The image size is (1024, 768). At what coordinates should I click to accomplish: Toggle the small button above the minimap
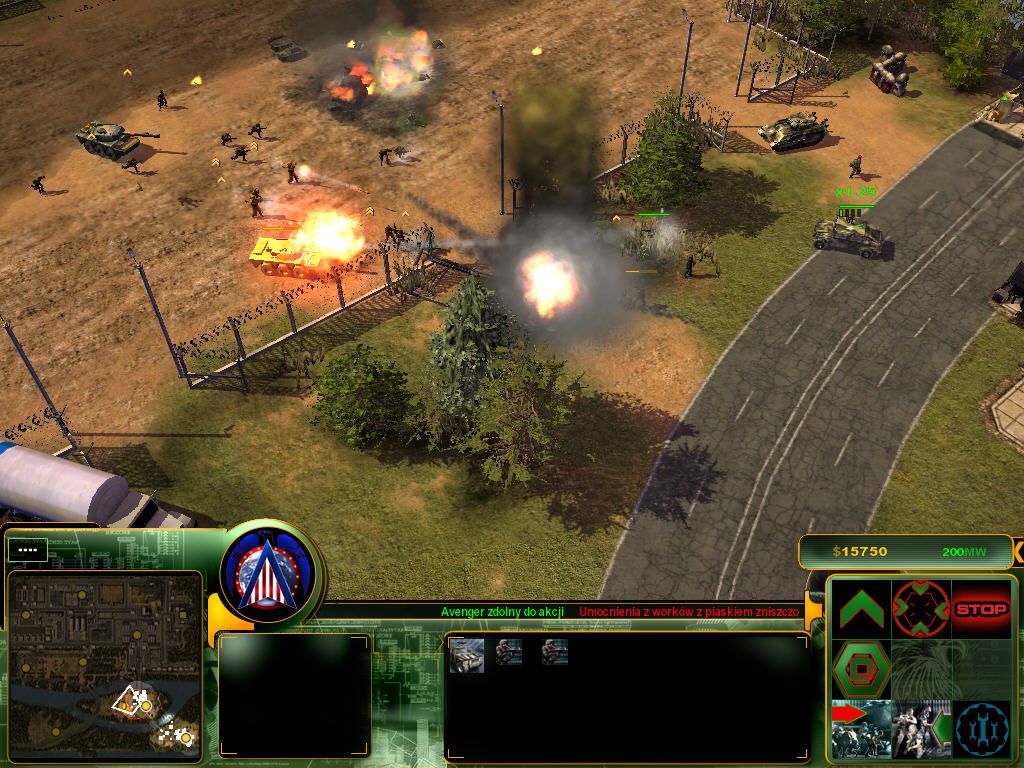coord(29,549)
